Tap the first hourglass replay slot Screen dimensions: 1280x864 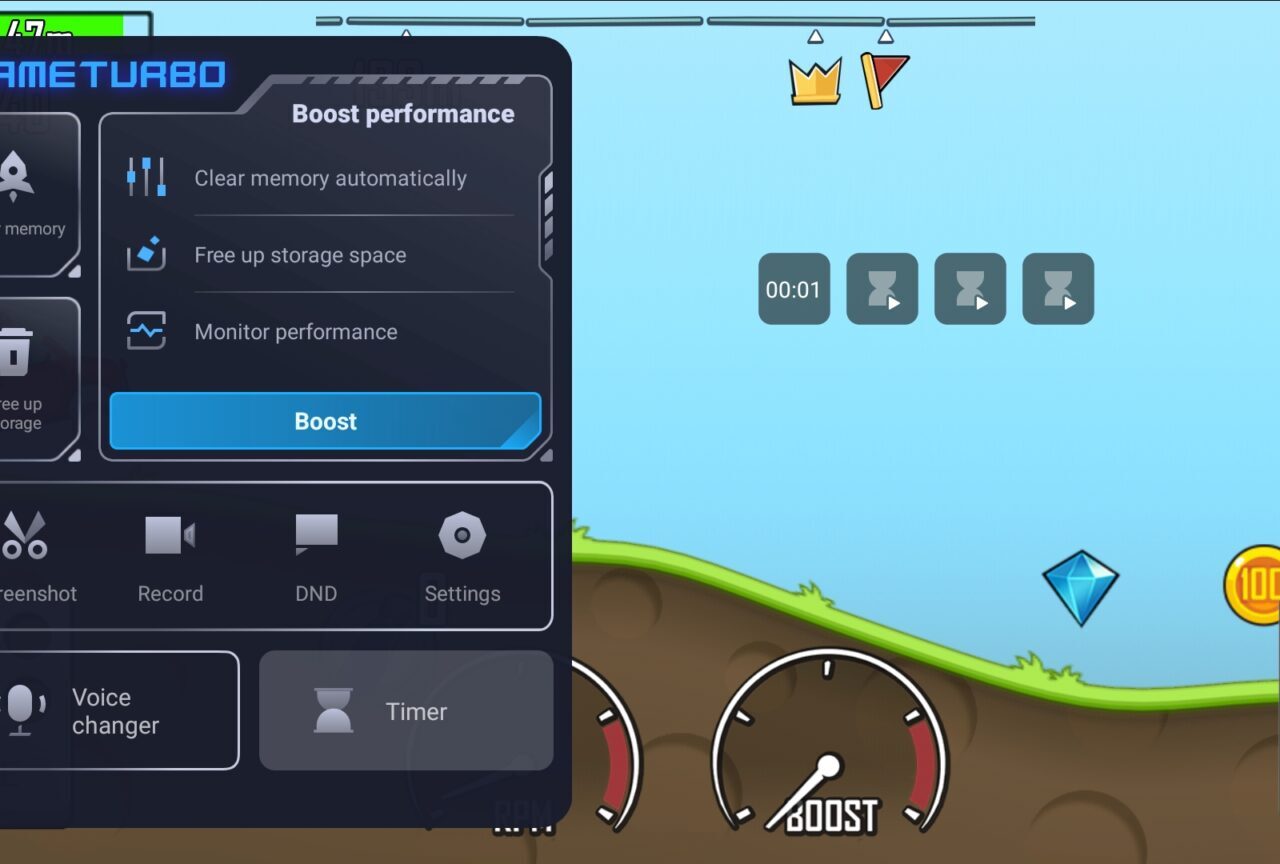(x=881, y=289)
